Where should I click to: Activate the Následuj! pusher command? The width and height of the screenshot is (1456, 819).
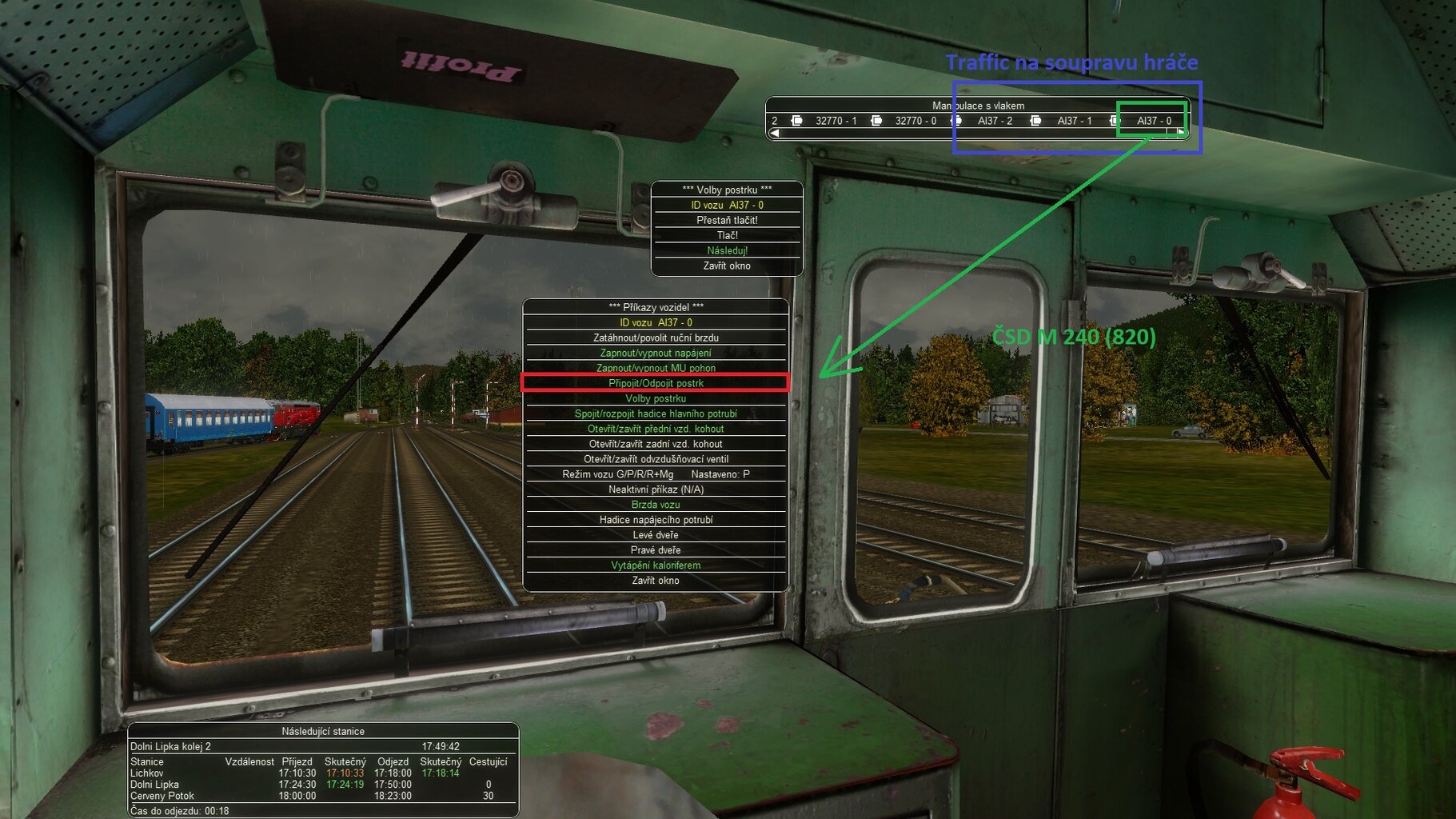coord(727,250)
